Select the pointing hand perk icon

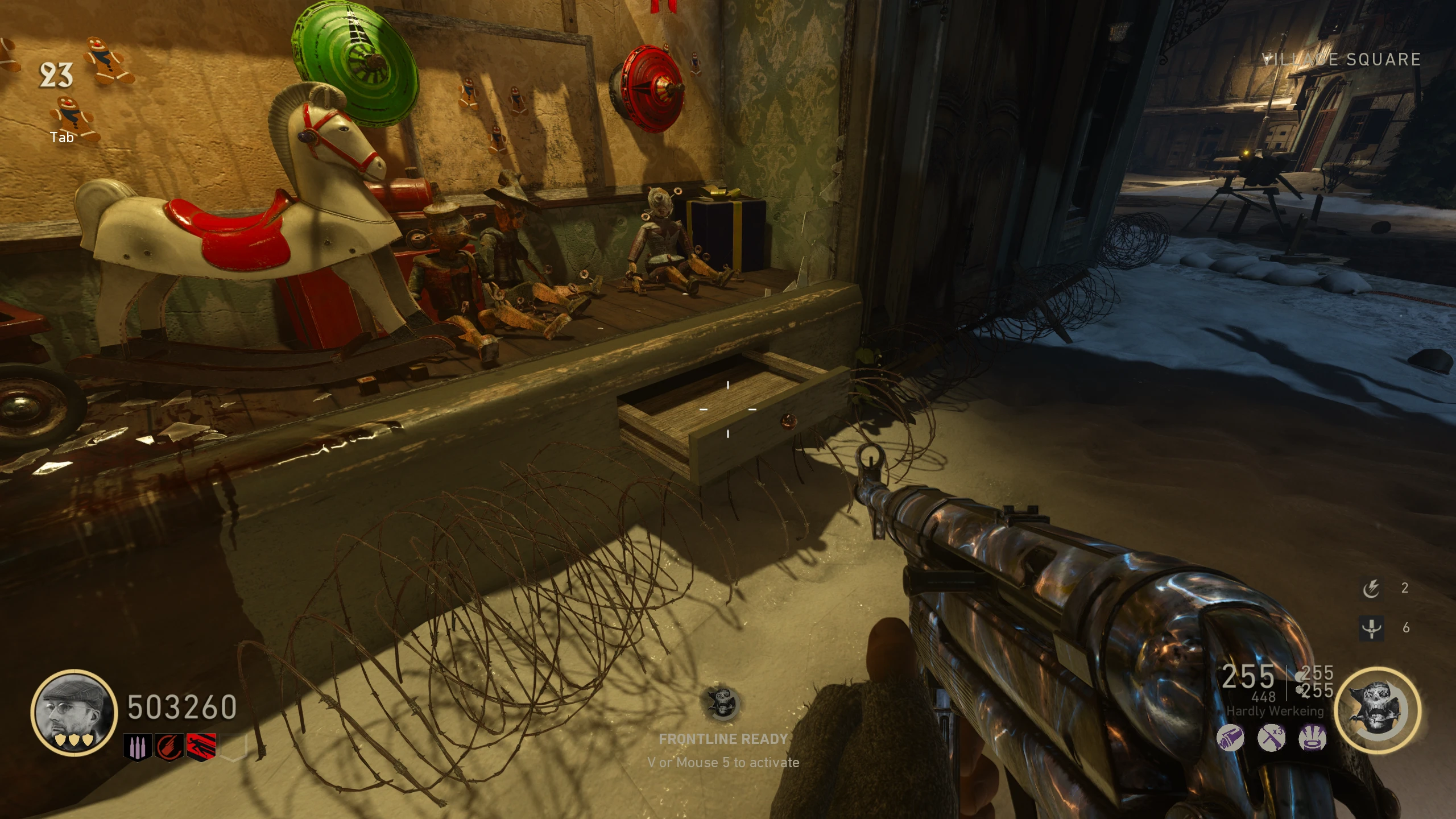click(x=169, y=746)
